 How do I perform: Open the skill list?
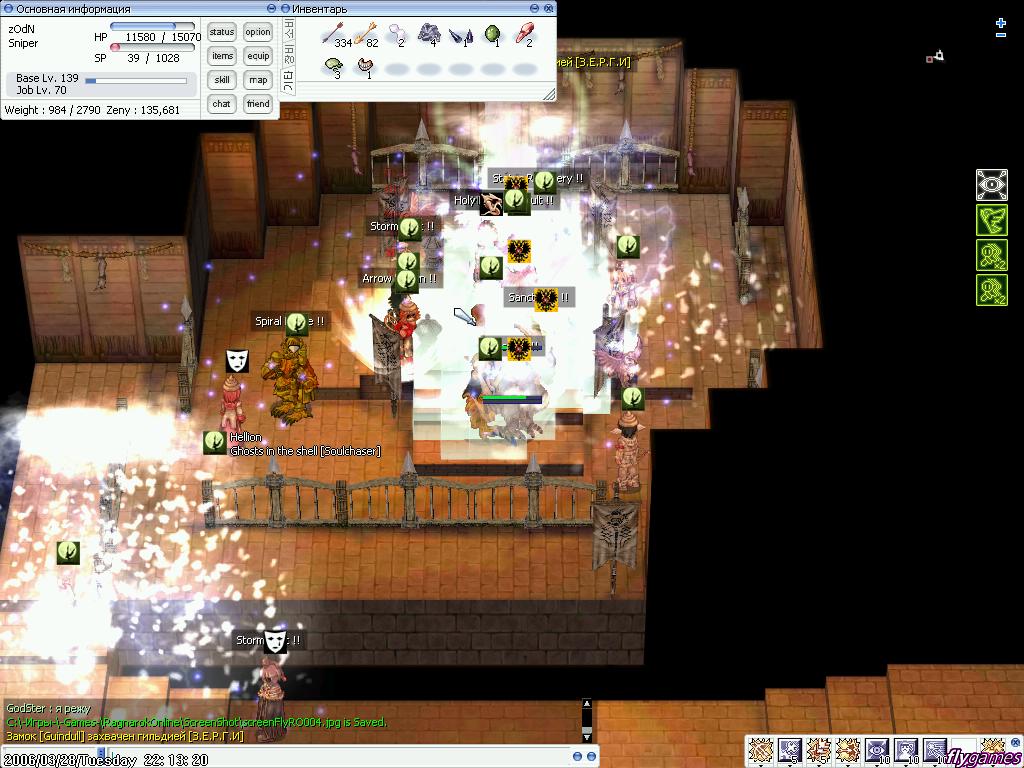222,80
